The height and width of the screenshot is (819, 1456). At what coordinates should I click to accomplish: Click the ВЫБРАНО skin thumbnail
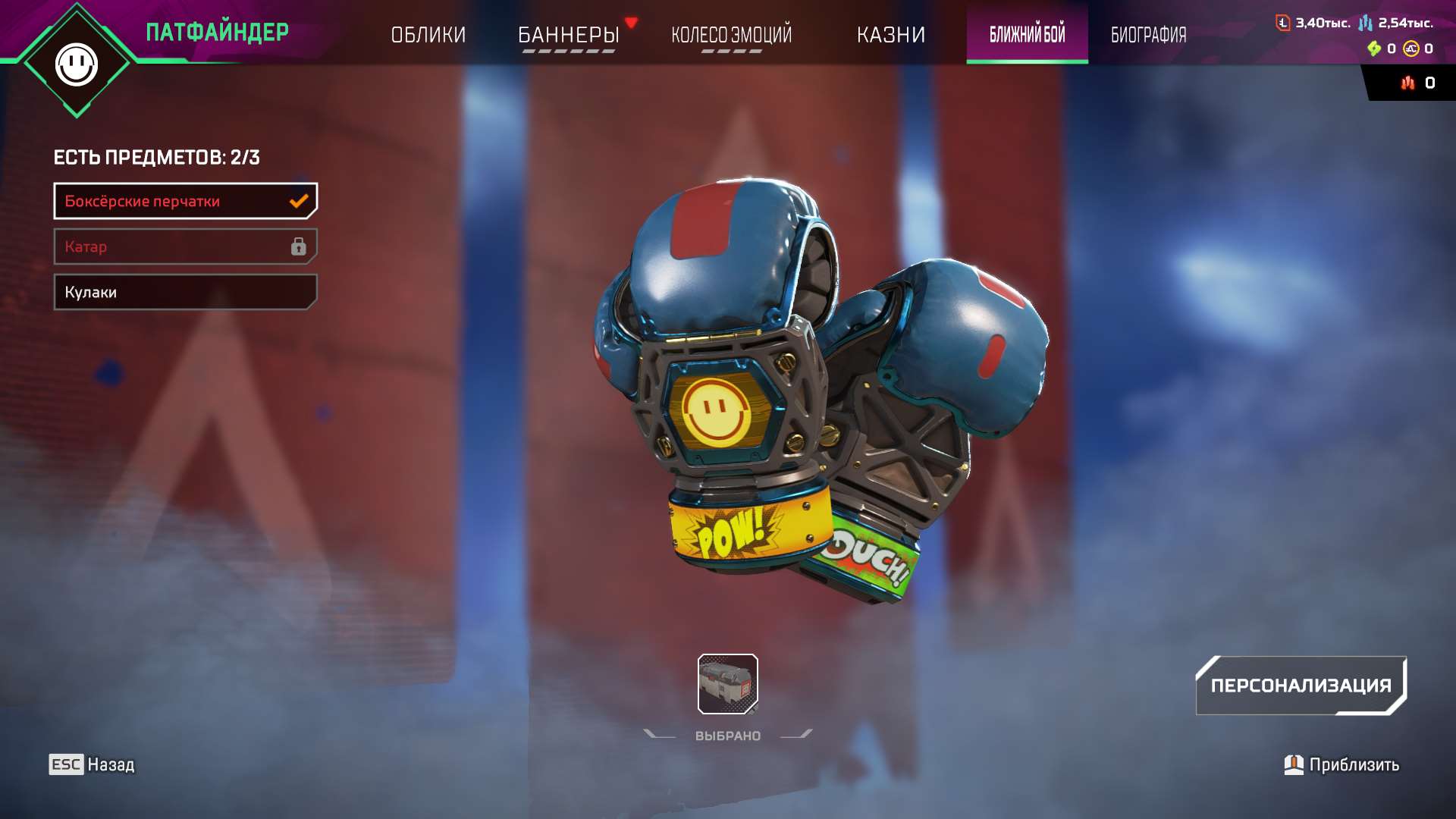point(729,685)
